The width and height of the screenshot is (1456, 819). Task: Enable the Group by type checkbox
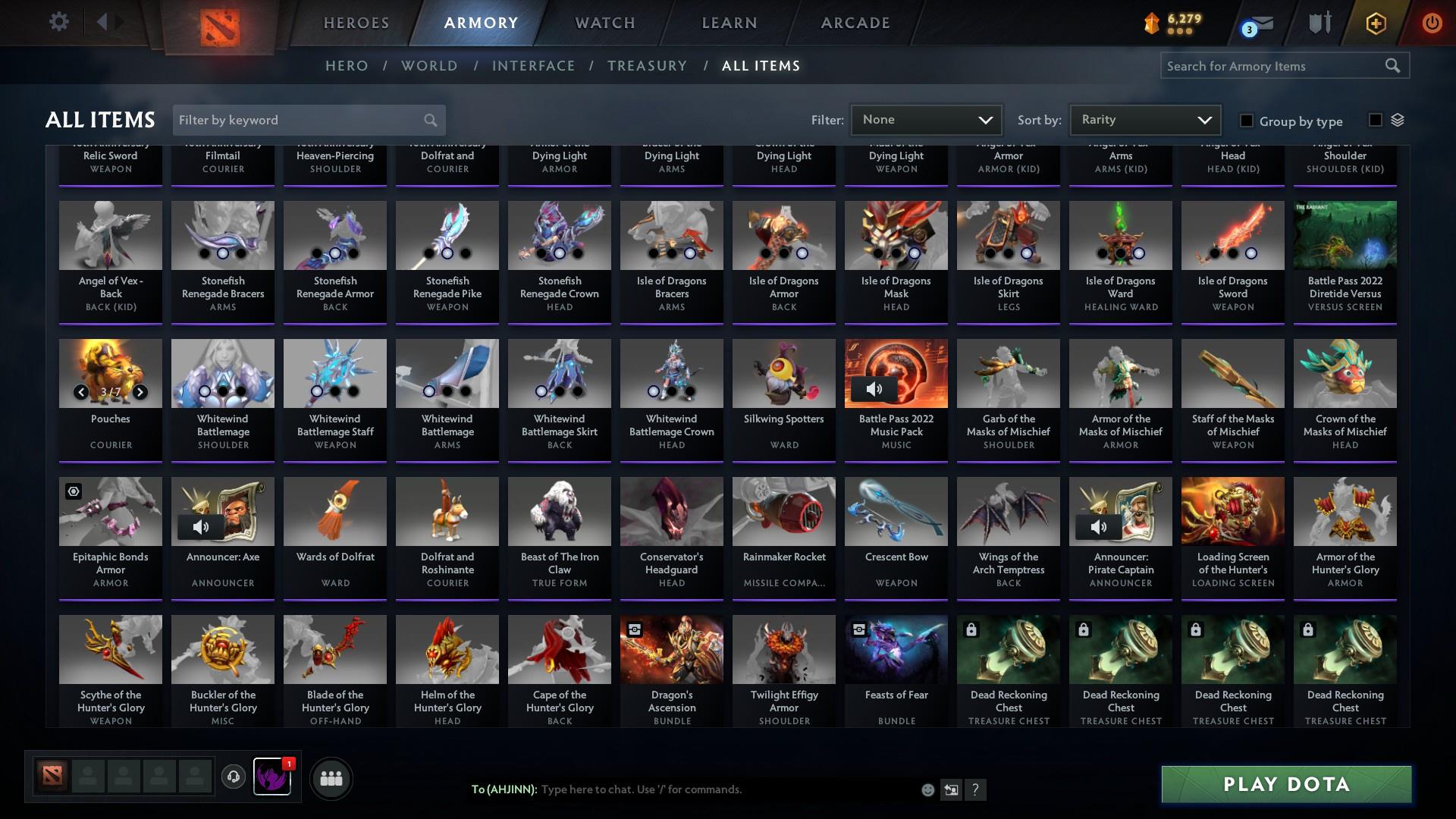tap(1246, 121)
